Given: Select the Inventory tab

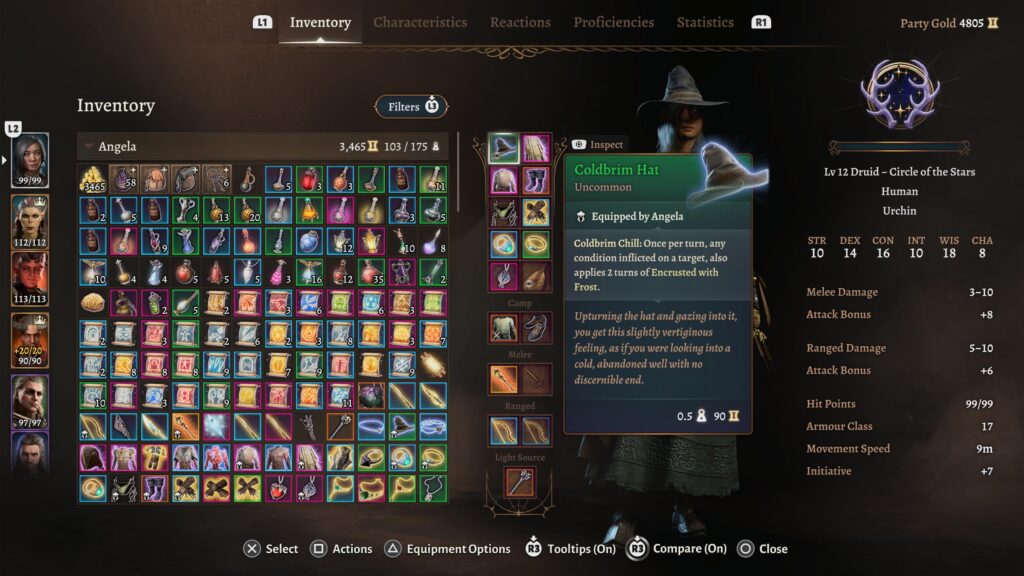Looking at the screenshot, I should [320, 22].
